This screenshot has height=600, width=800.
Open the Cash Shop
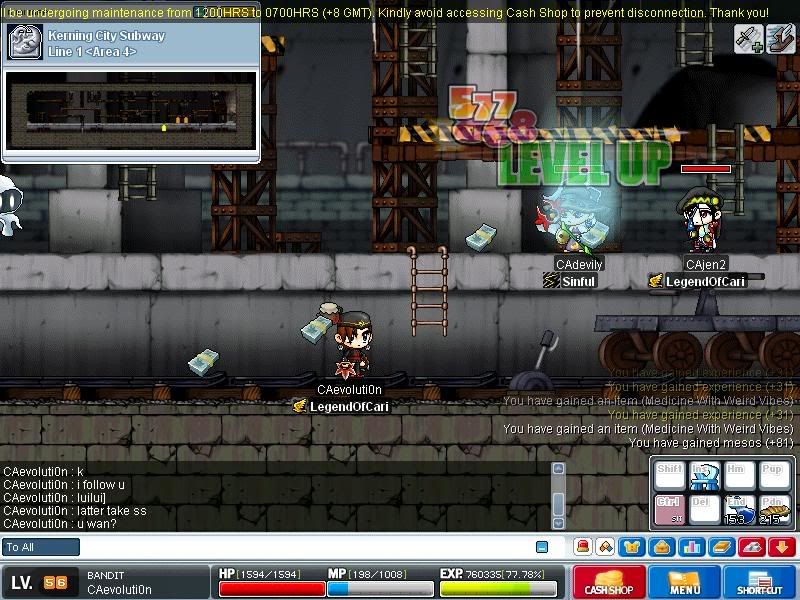click(x=609, y=583)
